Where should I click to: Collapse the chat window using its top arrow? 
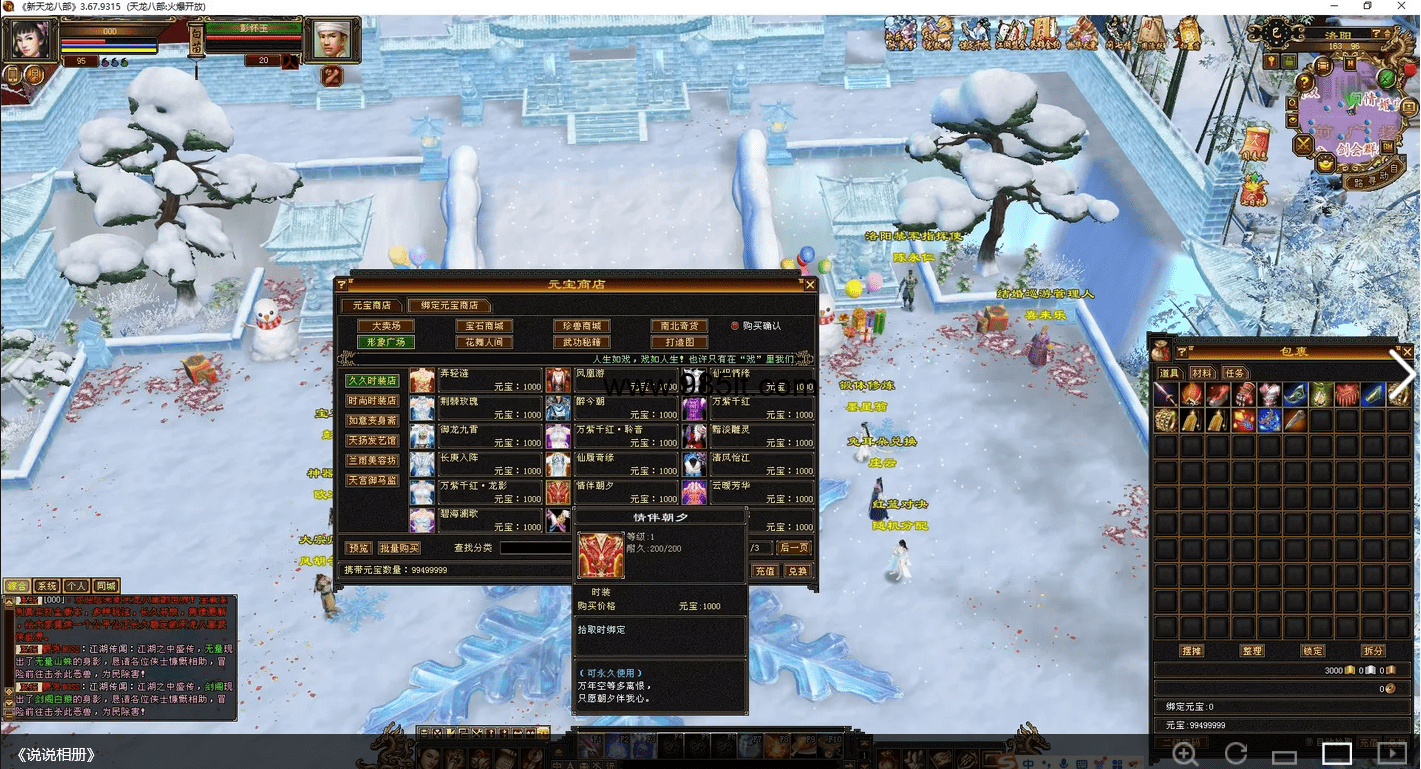click(x=11, y=603)
